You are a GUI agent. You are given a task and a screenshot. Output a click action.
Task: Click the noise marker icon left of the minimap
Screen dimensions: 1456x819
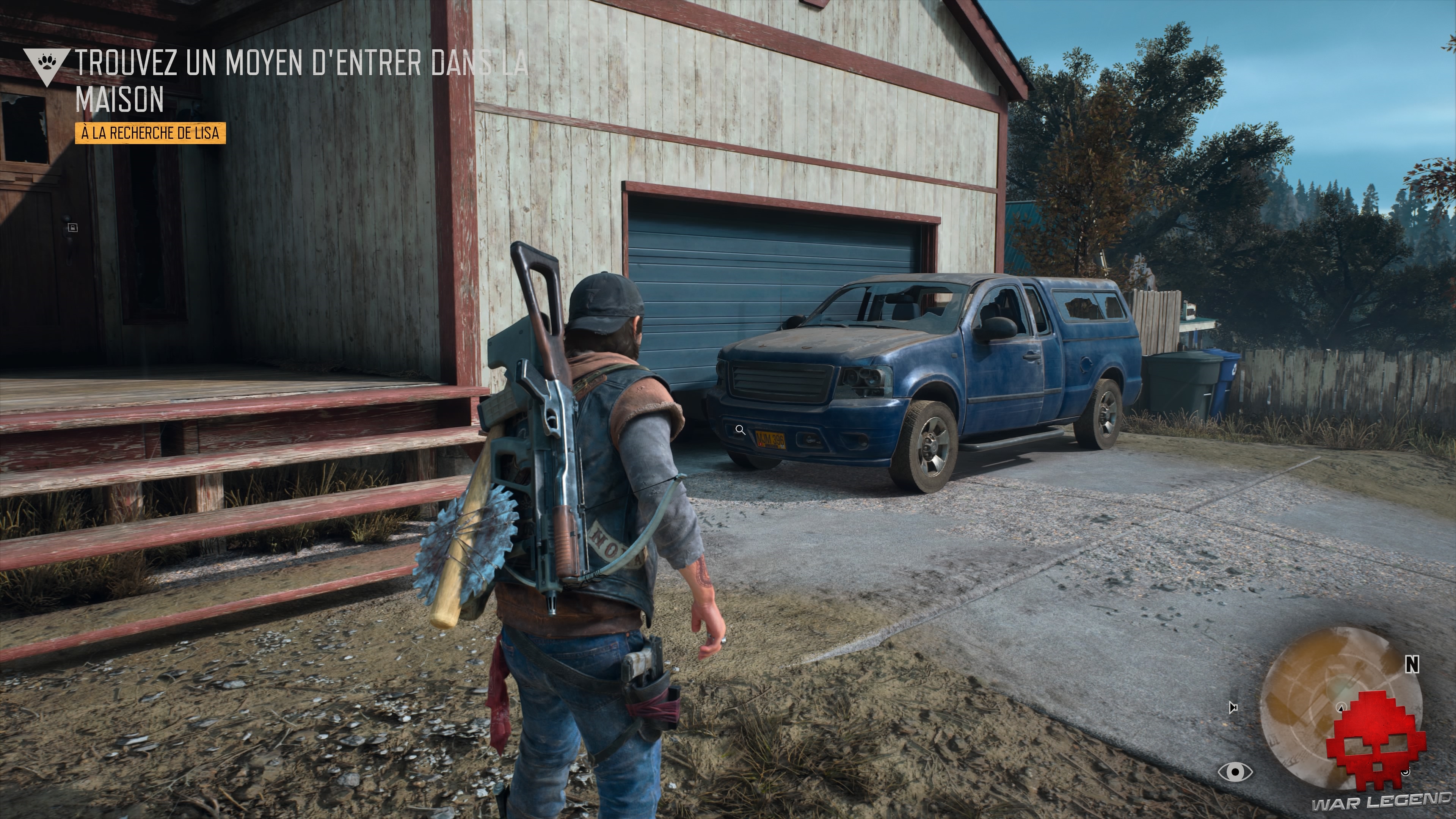[x=1233, y=708]
